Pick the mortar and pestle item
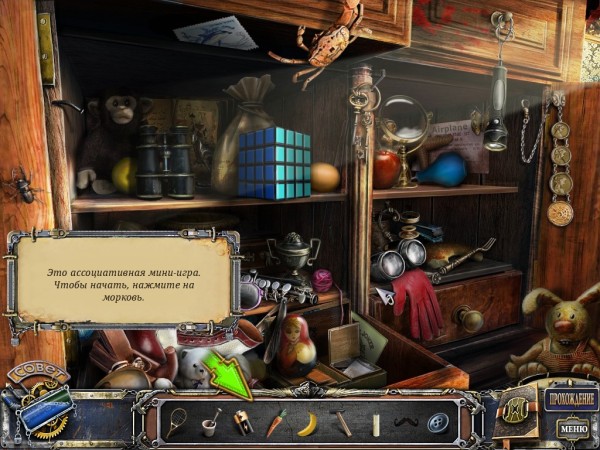 [x=211, y=423]
